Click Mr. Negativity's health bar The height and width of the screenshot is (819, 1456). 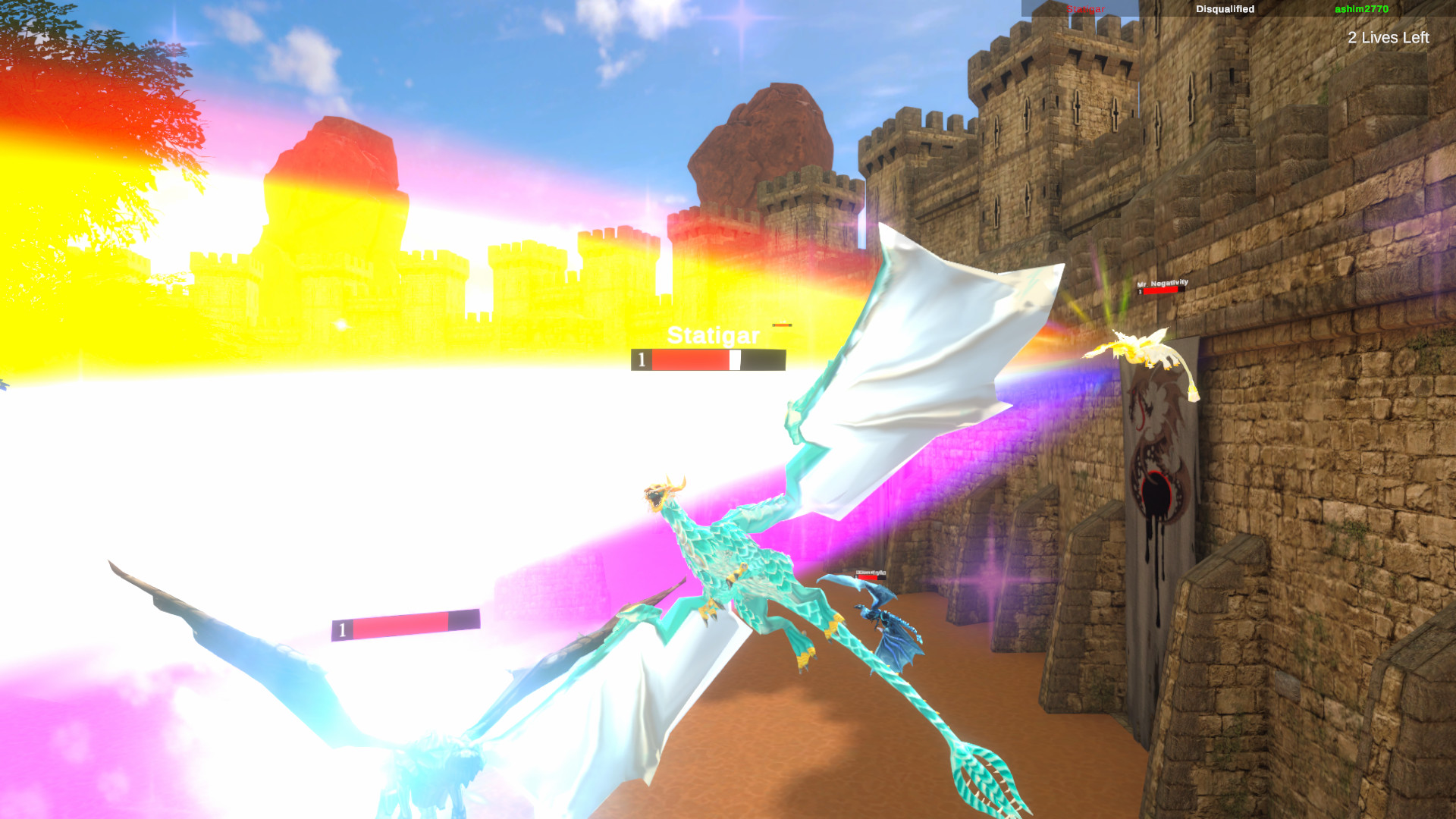[1163, 290]
